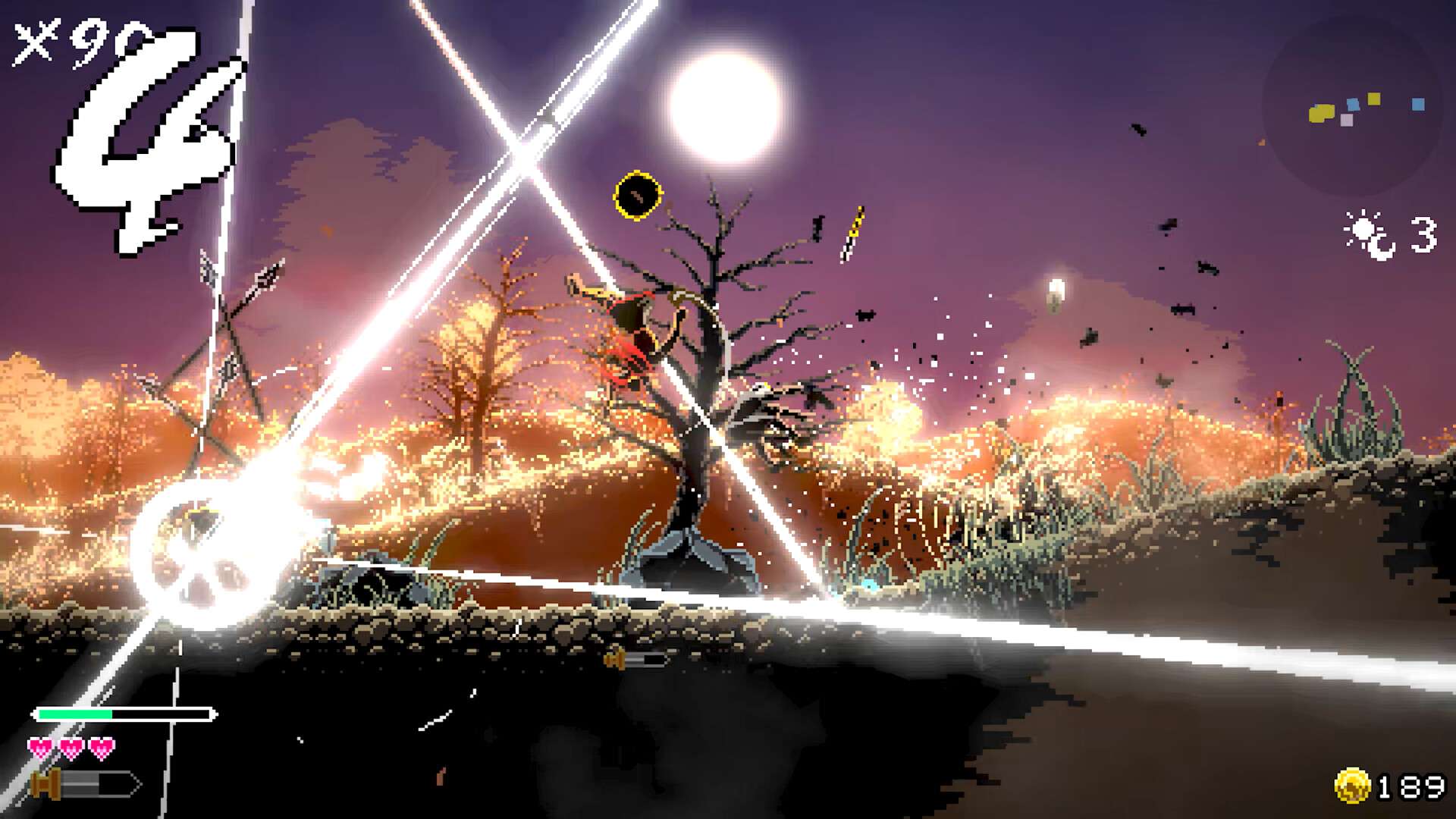Click the rightmost pink heart icon
Screen dimensions: 1456x819
pyautogui.click(x=102, y=745)
